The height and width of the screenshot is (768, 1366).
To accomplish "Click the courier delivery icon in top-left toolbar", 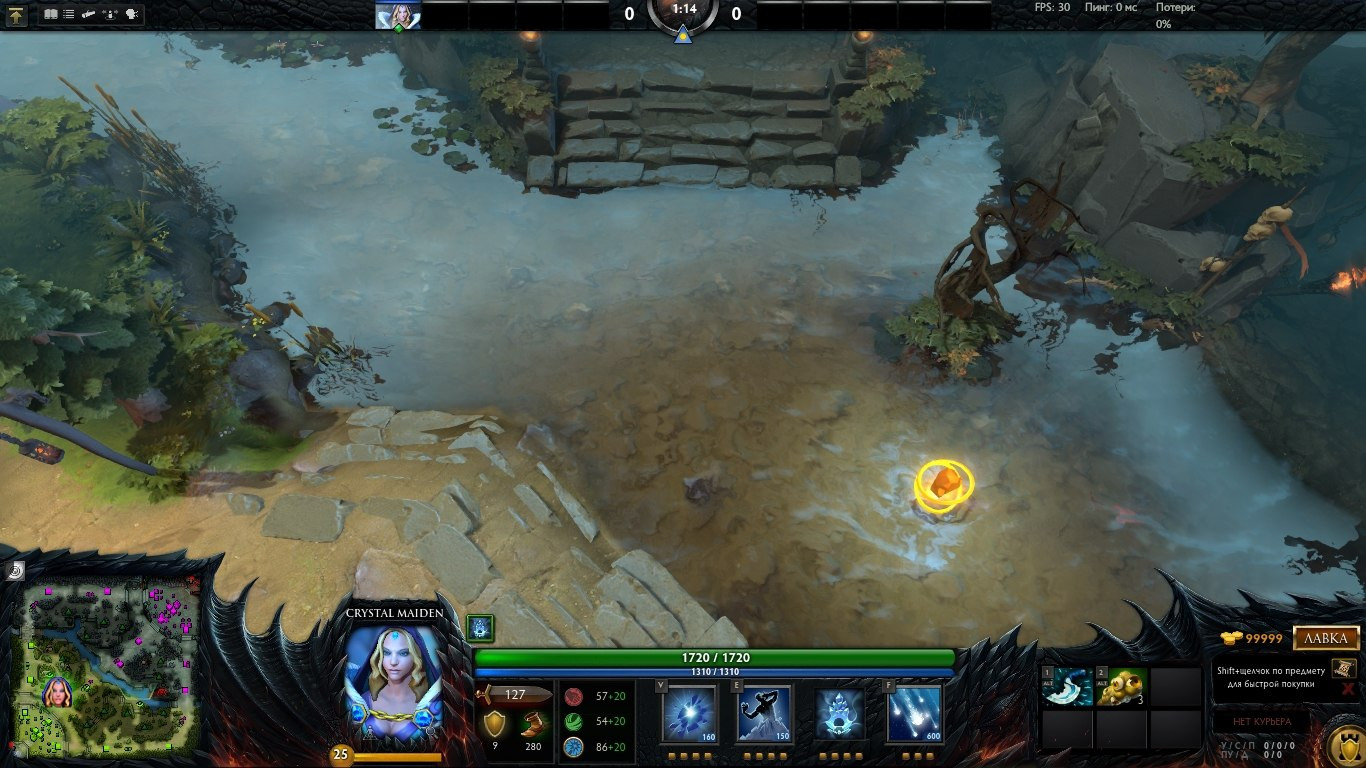I will [88, 13].
